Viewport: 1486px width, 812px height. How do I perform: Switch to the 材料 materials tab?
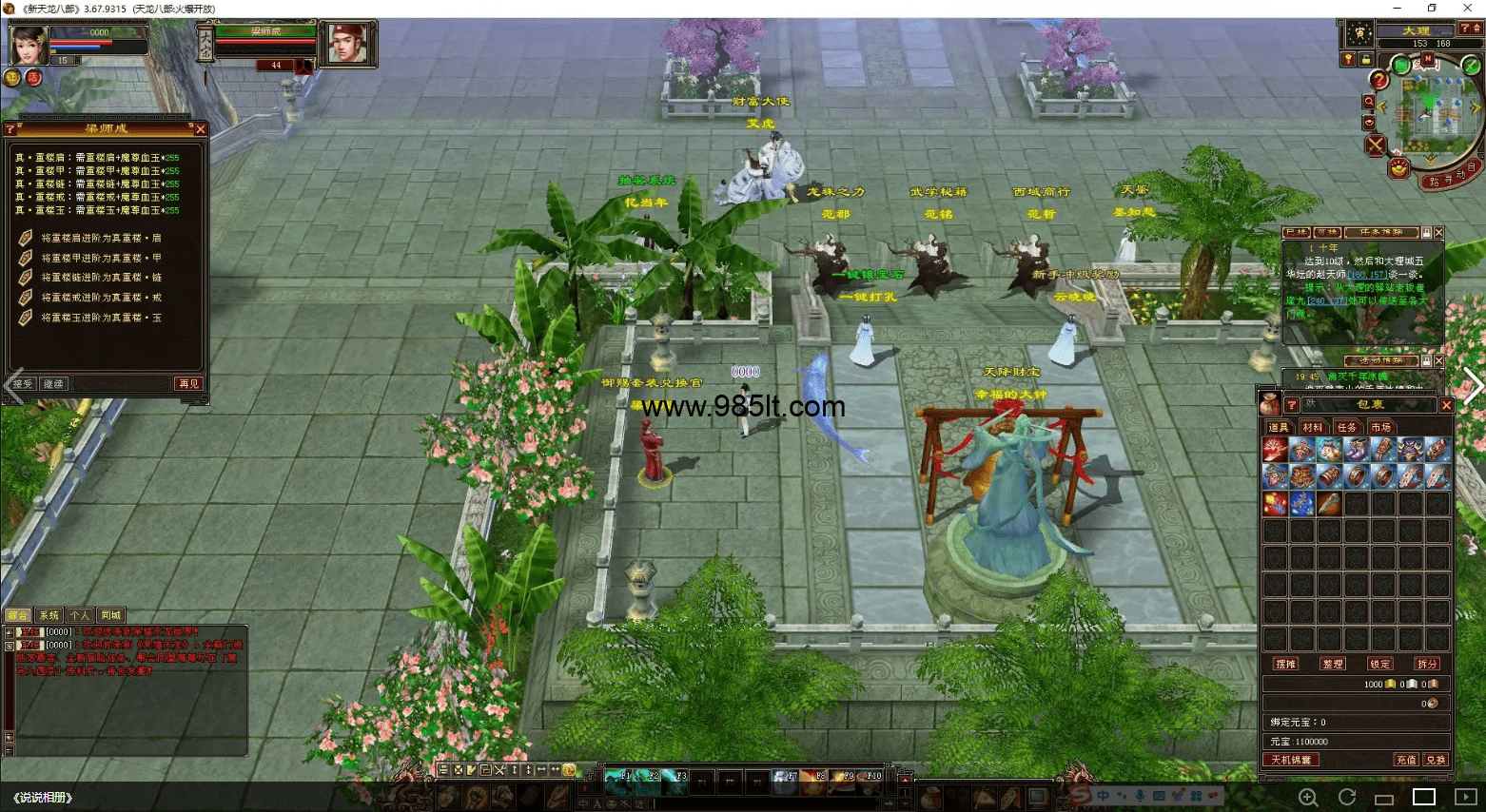click(x=1313, y=428)
